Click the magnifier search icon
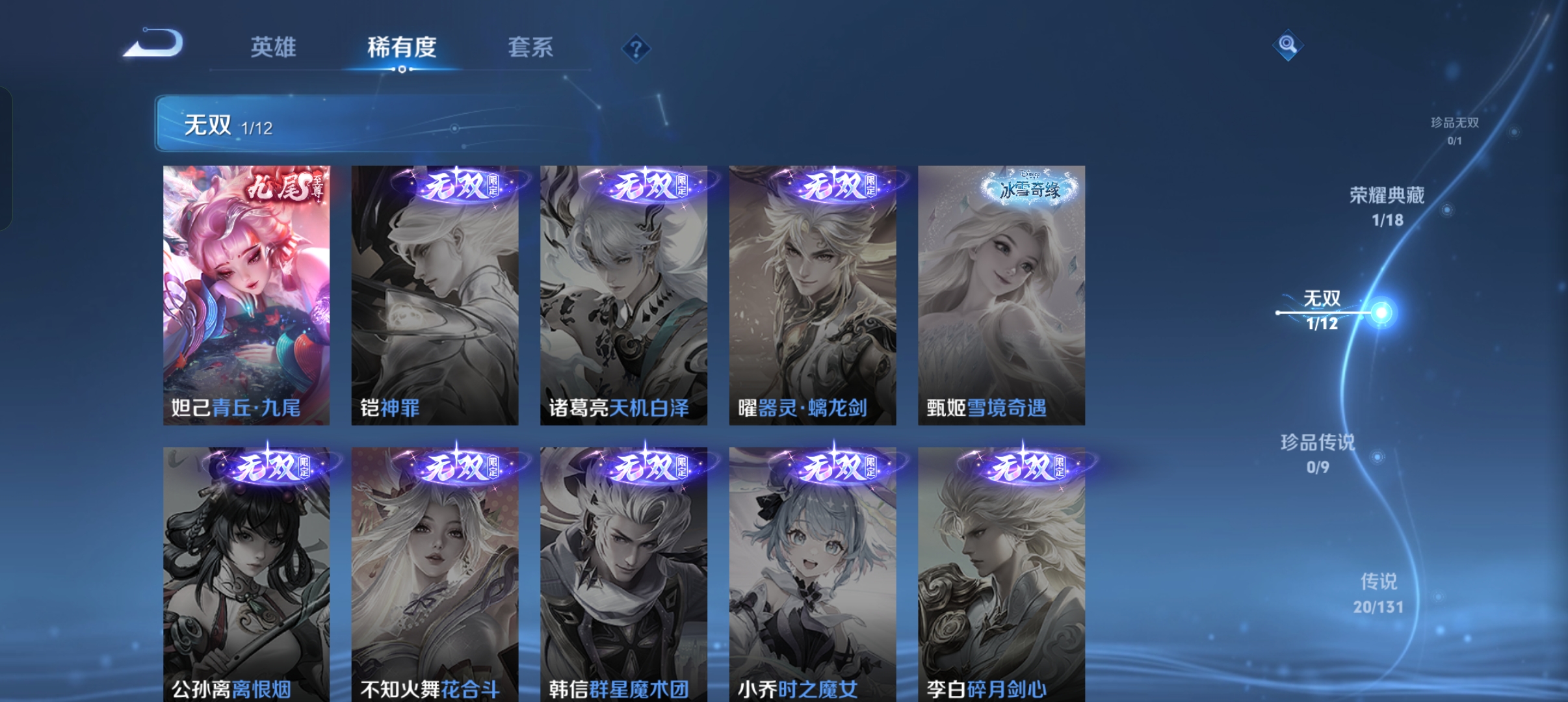This screenshot has width=1568, height=702. 1287,45
